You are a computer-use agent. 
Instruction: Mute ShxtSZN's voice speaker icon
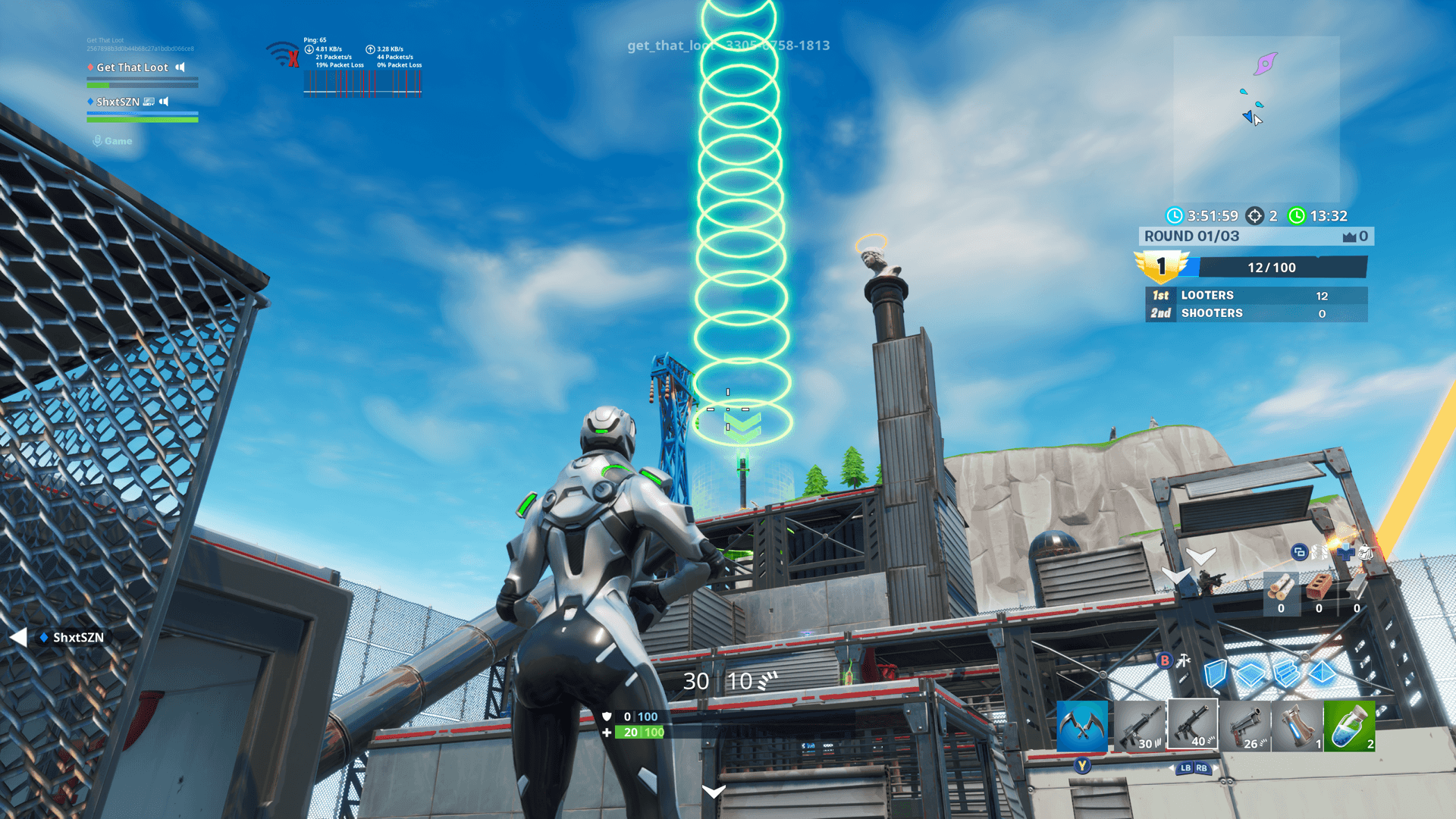[x=165, y=101]
